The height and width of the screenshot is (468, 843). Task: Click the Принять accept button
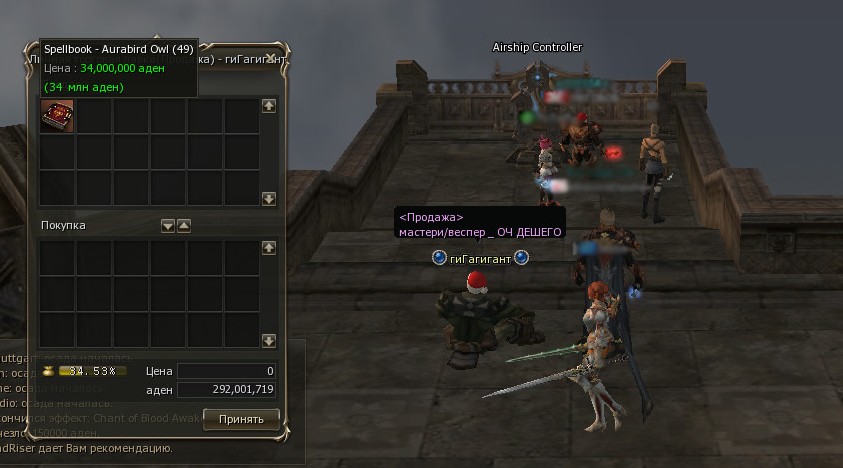point(240,418)
